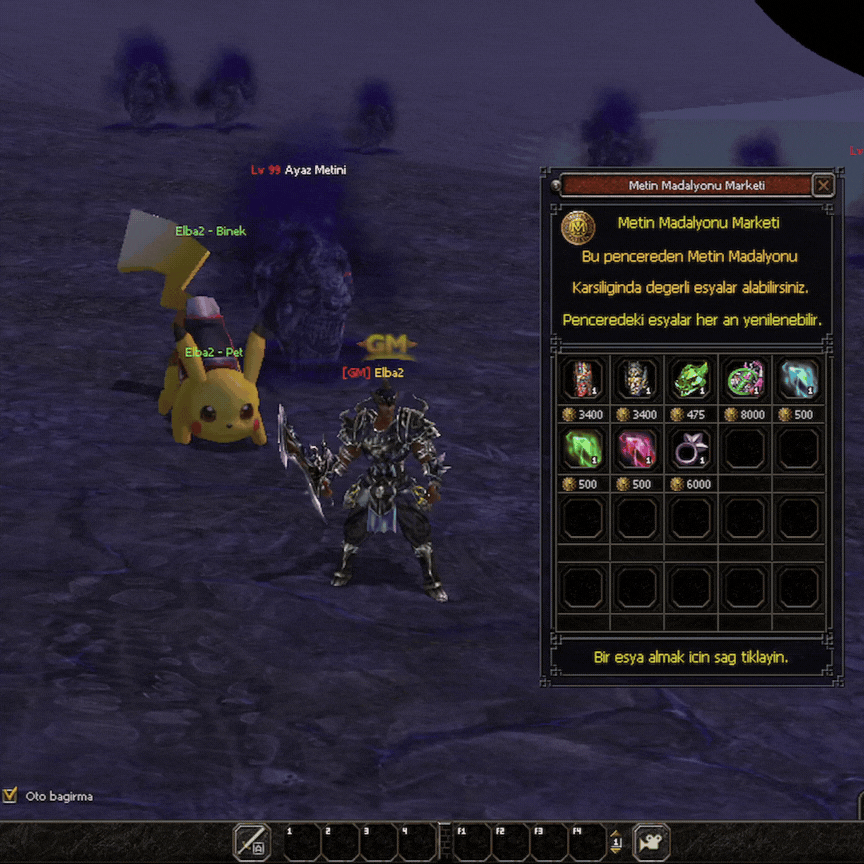
Task: Click the sword attack button on the hotbar
Action: click(x=252, y=842)
